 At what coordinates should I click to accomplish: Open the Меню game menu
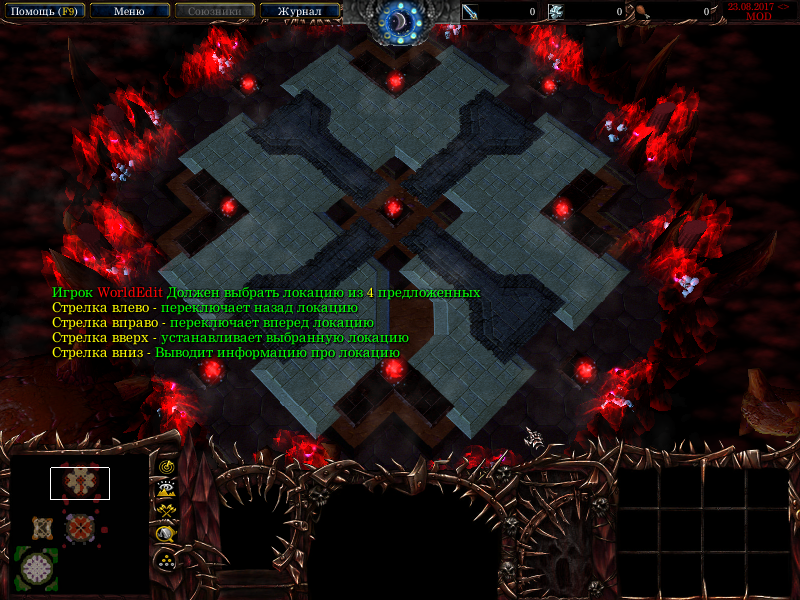[129, 11]
